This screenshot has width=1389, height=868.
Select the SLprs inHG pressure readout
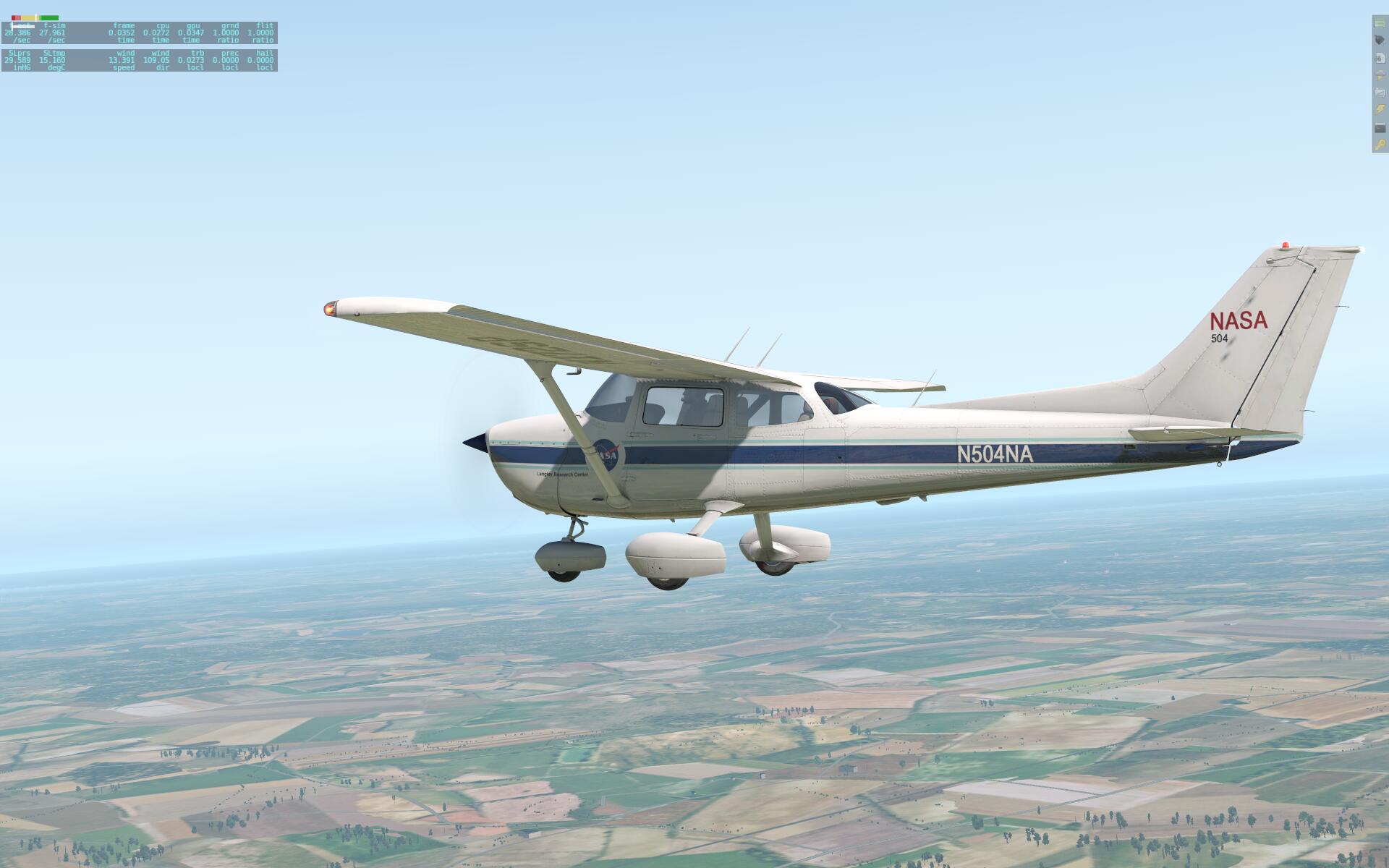point(17,60)
